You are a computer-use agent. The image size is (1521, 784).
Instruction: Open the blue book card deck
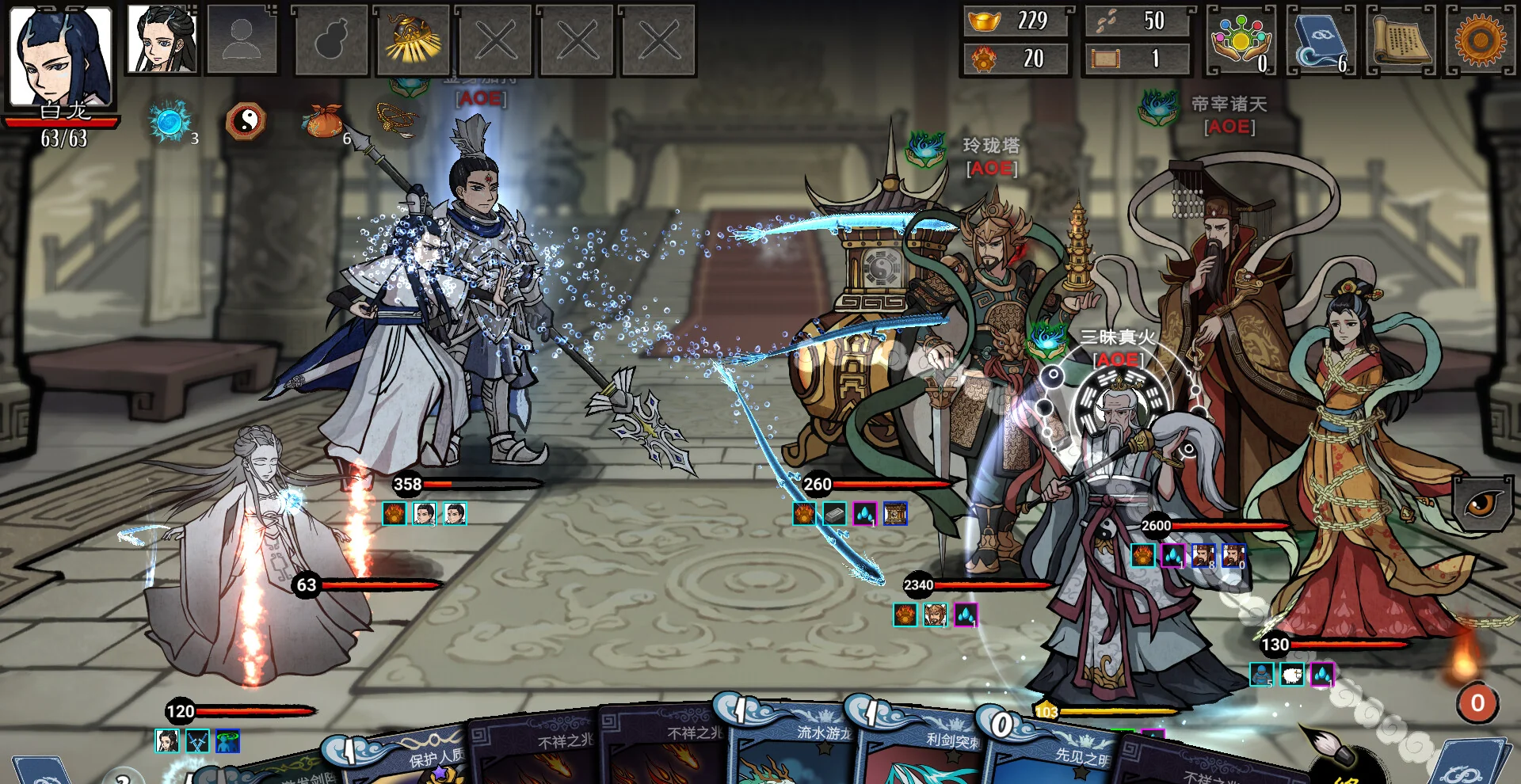tap(1320, 40)
